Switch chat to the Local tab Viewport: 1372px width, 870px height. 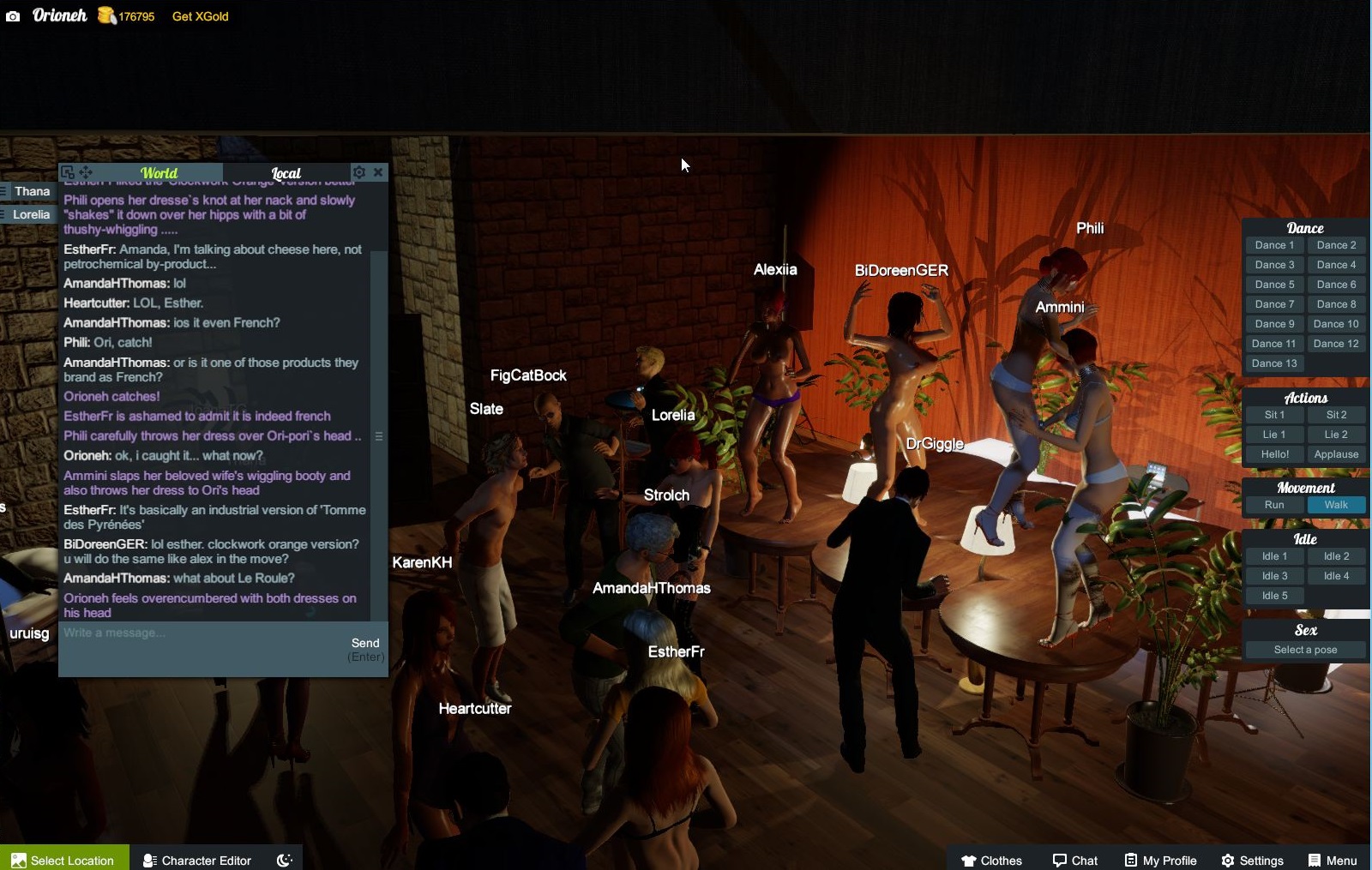pyautogui.click(x=286, y=172)
